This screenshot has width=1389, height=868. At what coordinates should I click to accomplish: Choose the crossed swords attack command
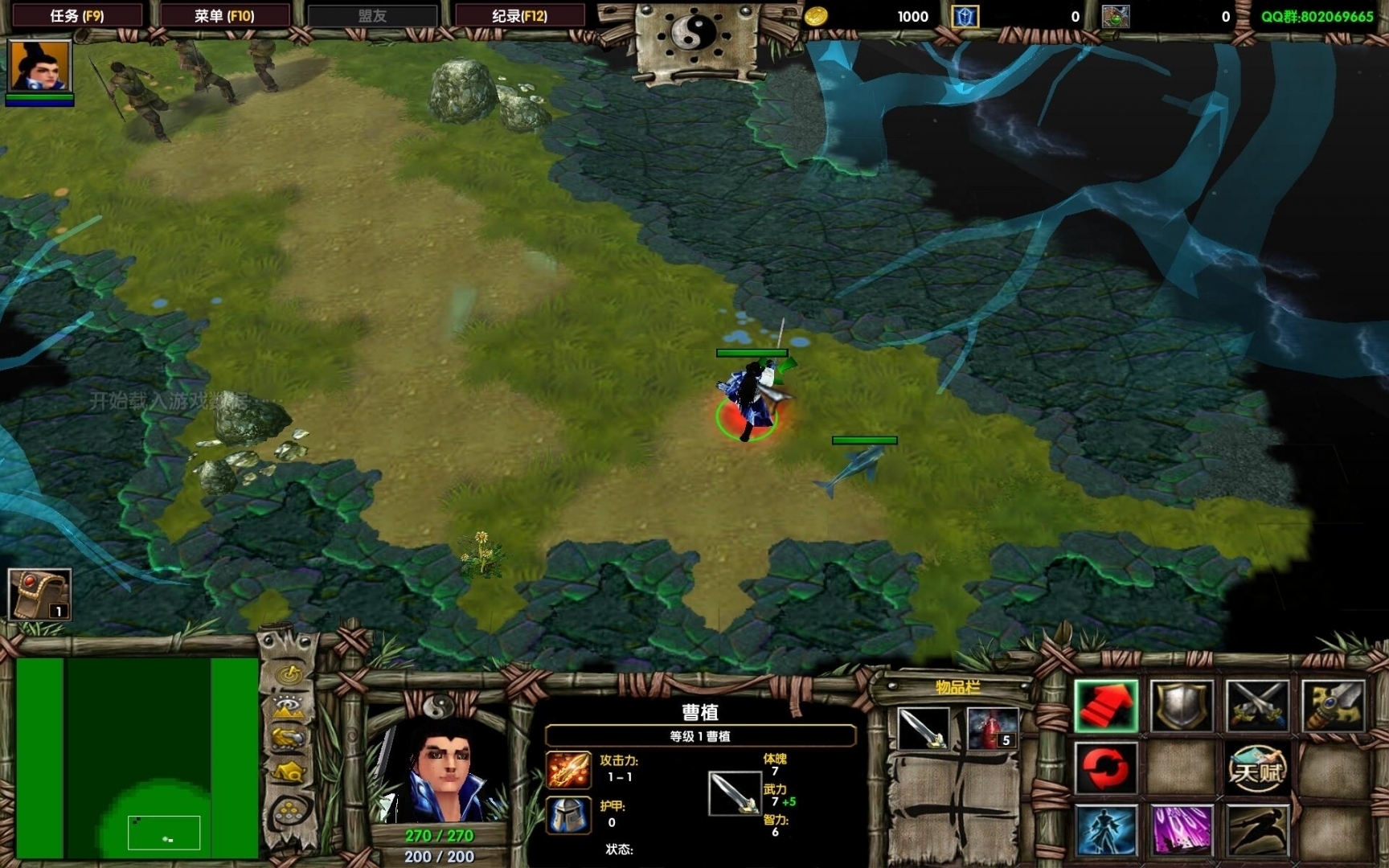tap(1256, 706)
